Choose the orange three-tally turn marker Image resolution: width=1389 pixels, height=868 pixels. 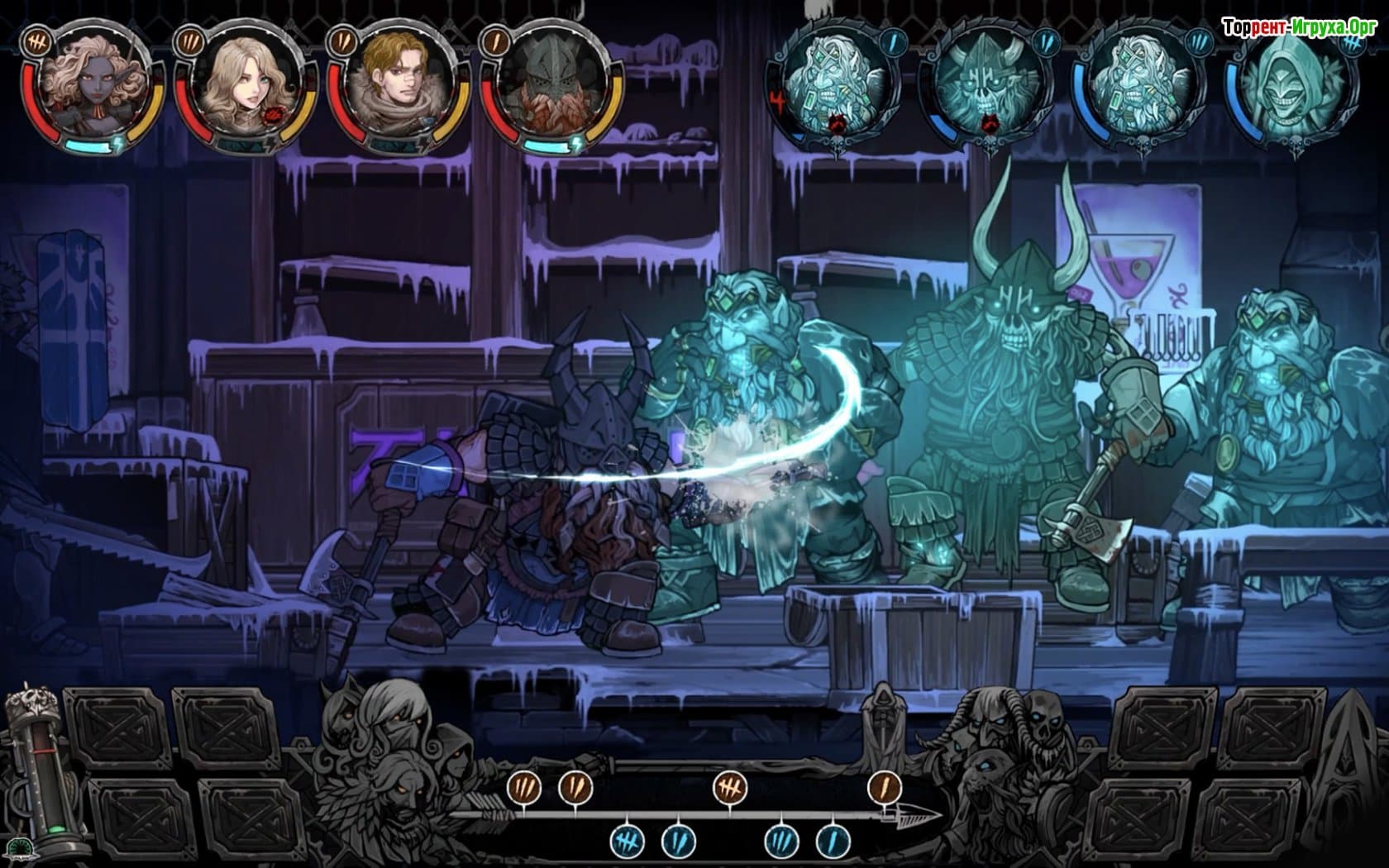[524, 788]
